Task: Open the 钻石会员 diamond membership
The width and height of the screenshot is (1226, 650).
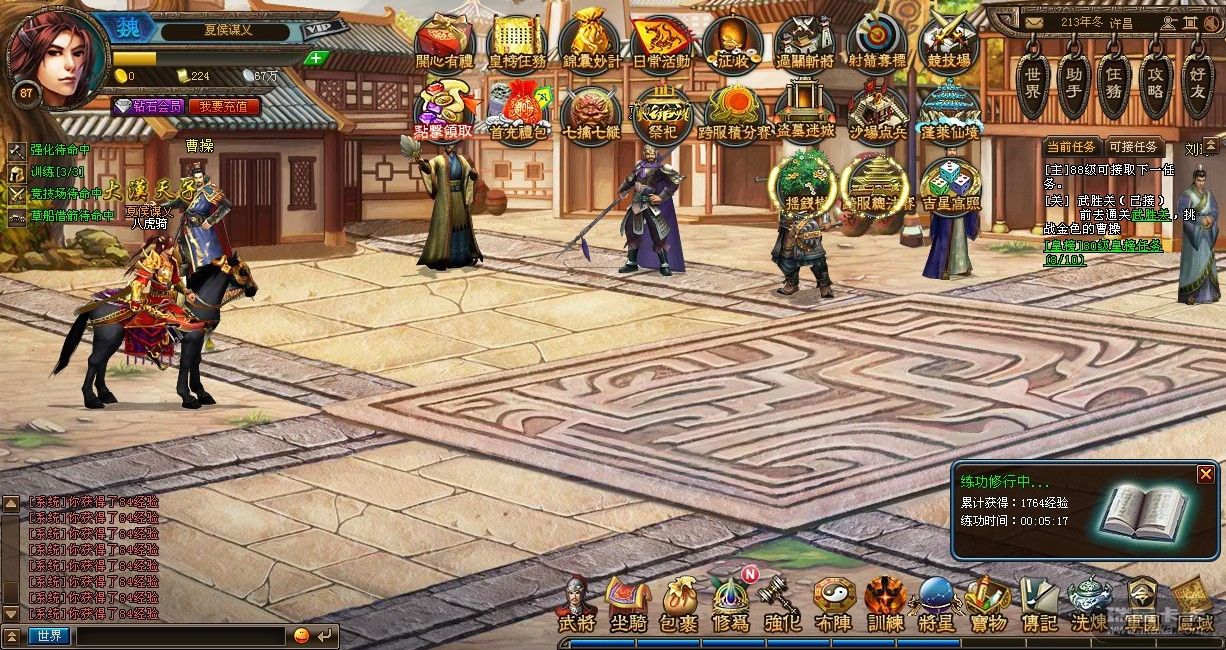Action: 149,106
